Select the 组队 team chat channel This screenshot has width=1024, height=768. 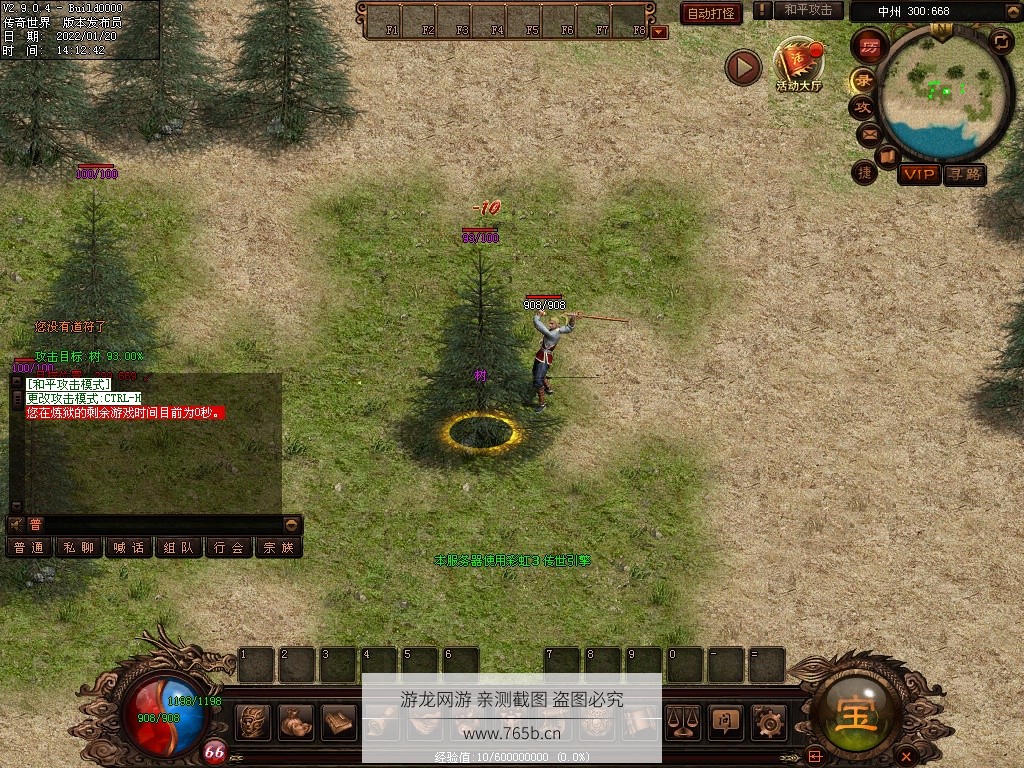pyautogui.click(x=179, y=548)
